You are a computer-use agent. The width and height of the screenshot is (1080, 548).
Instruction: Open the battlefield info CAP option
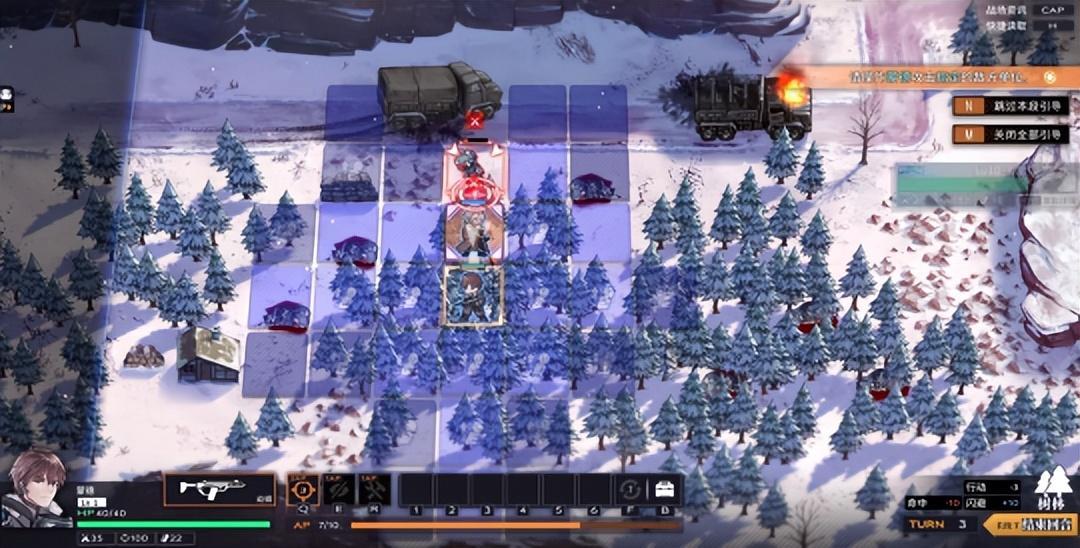(x=1051, y=10)
